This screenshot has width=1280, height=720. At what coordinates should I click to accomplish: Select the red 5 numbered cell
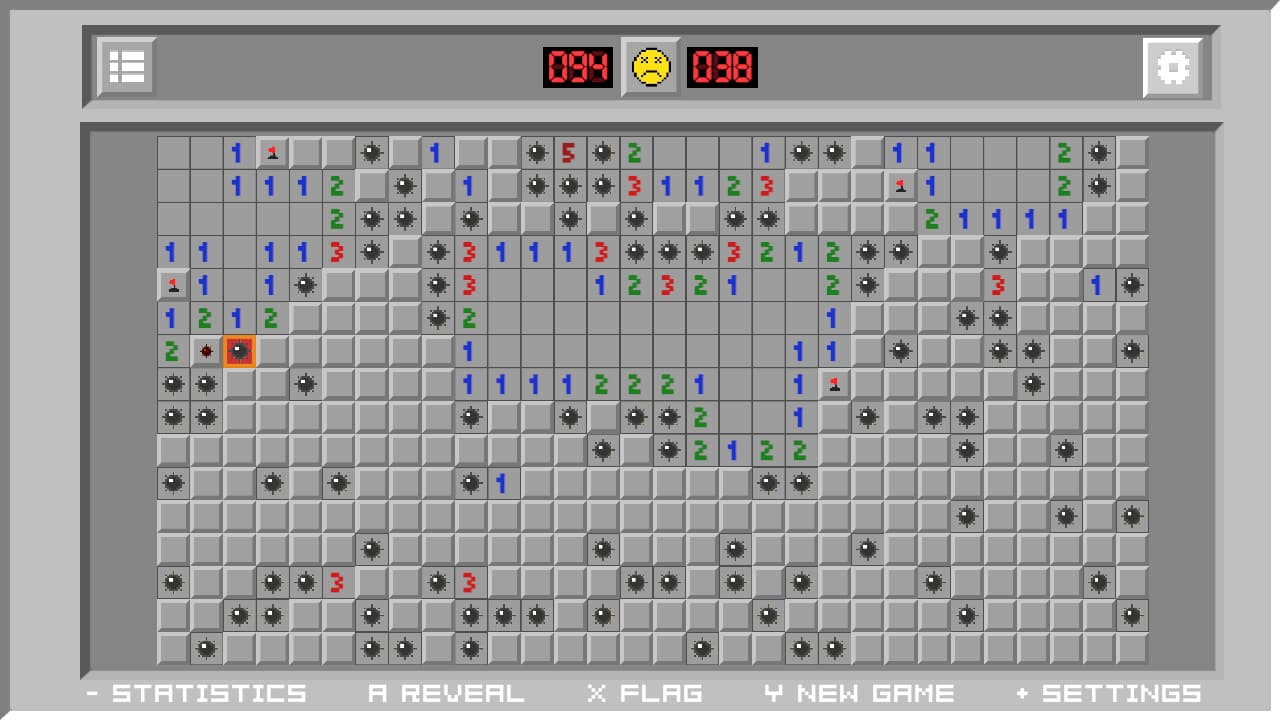[x=570, y=153]
